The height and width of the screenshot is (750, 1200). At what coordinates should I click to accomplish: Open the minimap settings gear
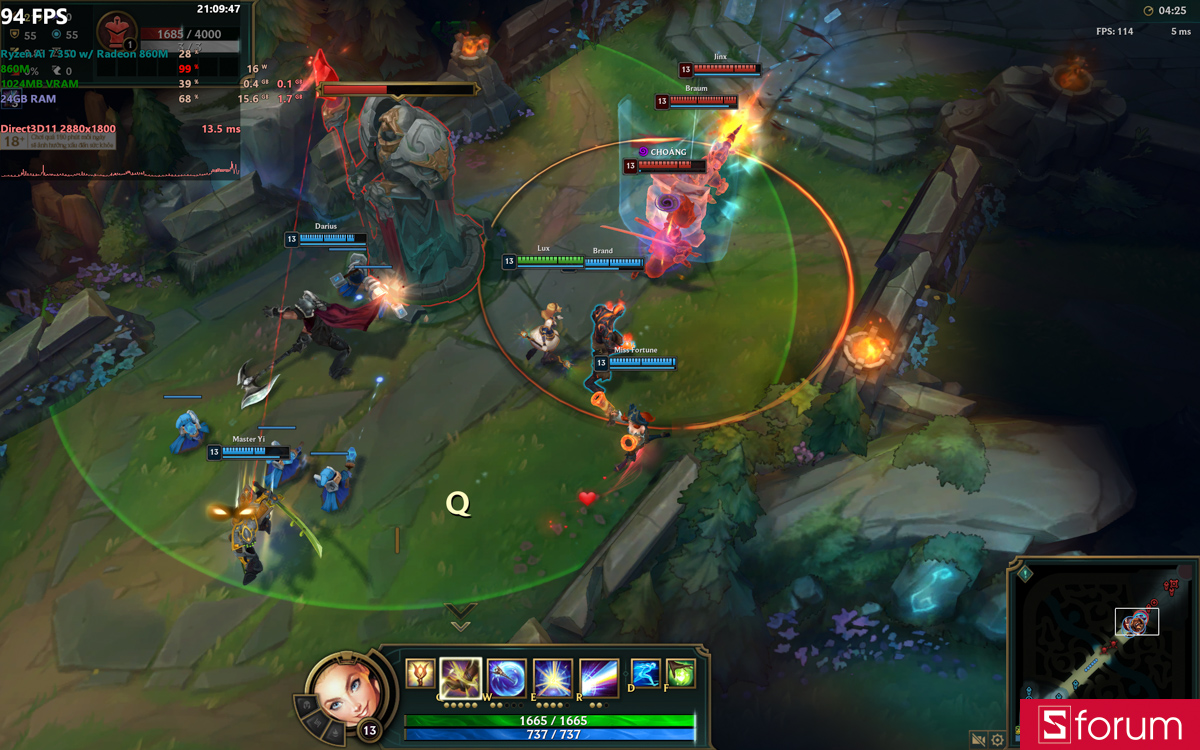(x=997, y=740)
